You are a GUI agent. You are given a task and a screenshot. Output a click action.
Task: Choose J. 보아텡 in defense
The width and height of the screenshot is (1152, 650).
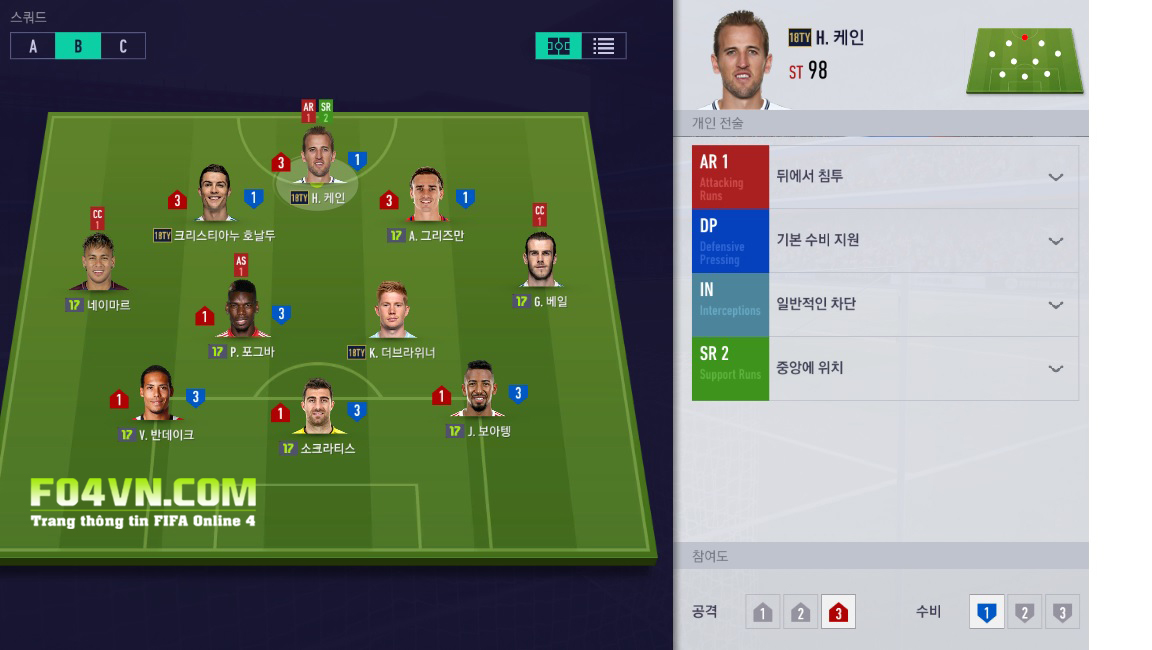(478, 391)
